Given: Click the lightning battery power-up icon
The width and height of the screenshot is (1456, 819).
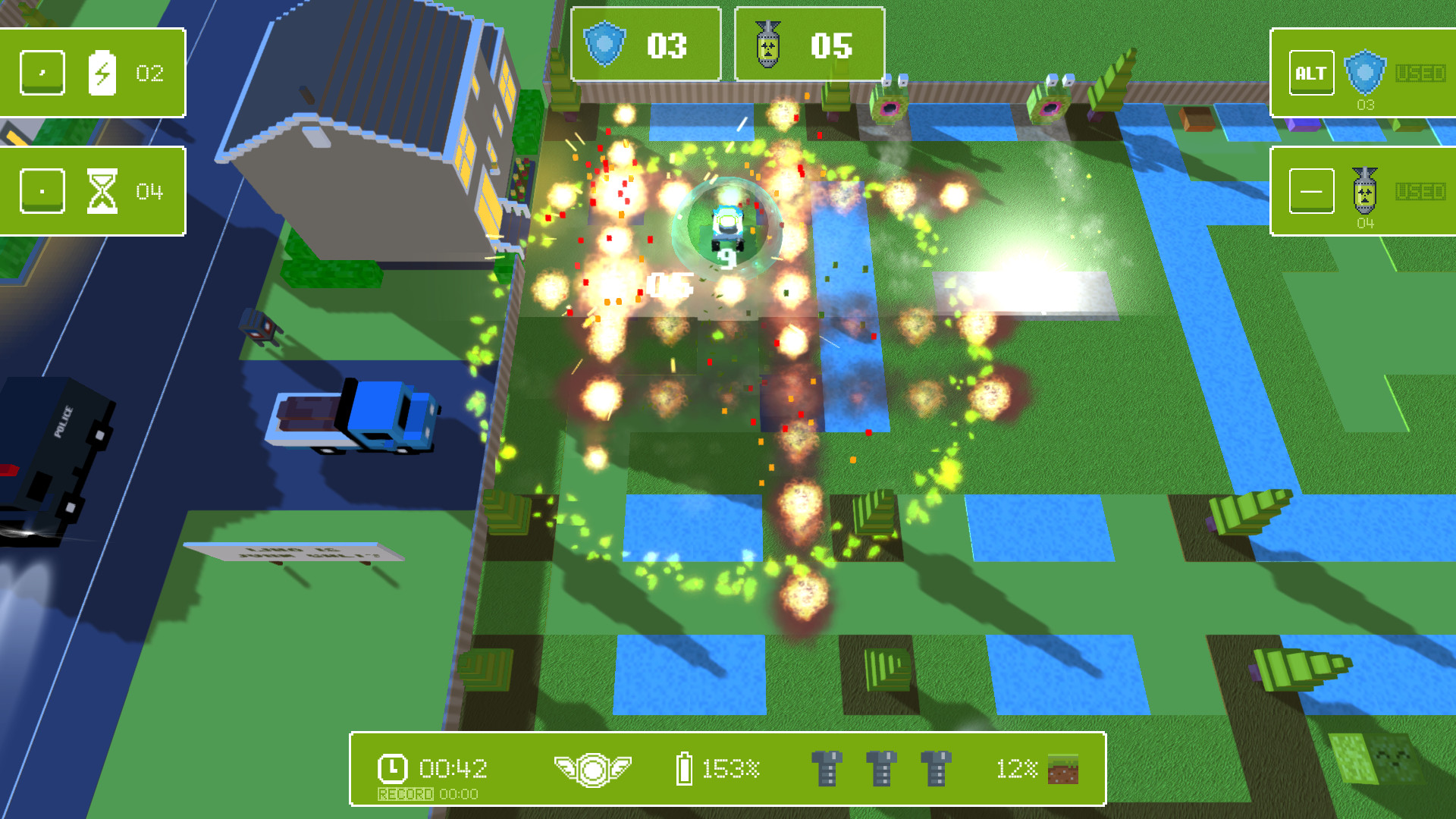Looking at the screenshot, I should 103,74.
